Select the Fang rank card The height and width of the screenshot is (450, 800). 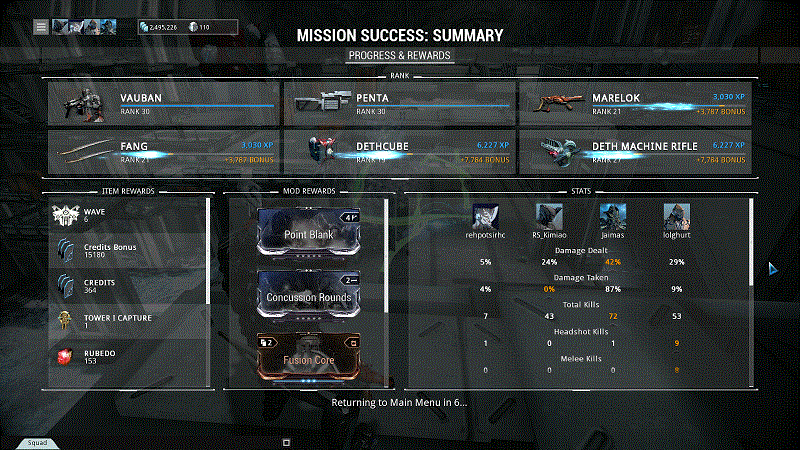point(164,152)
